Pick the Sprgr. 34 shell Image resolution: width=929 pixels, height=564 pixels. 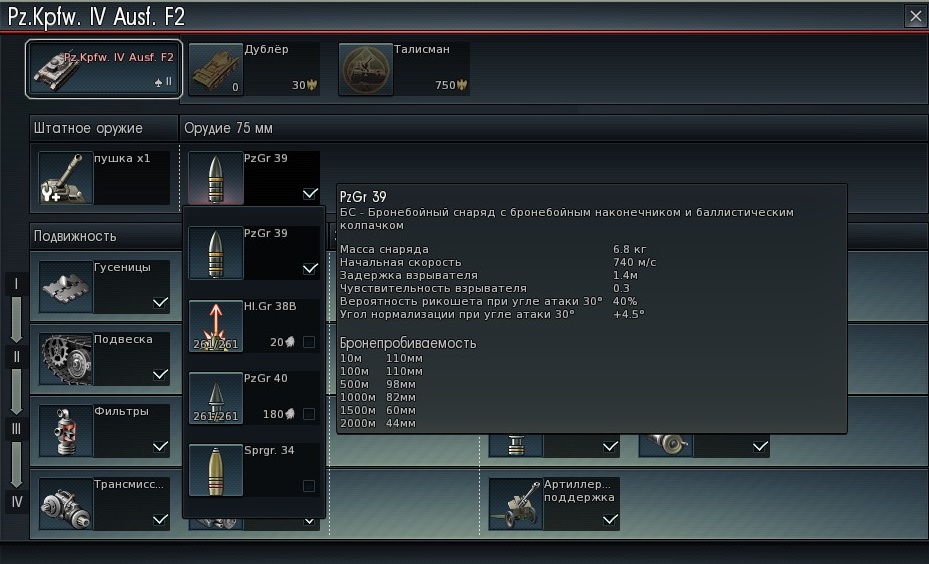[x=254, y=469]
